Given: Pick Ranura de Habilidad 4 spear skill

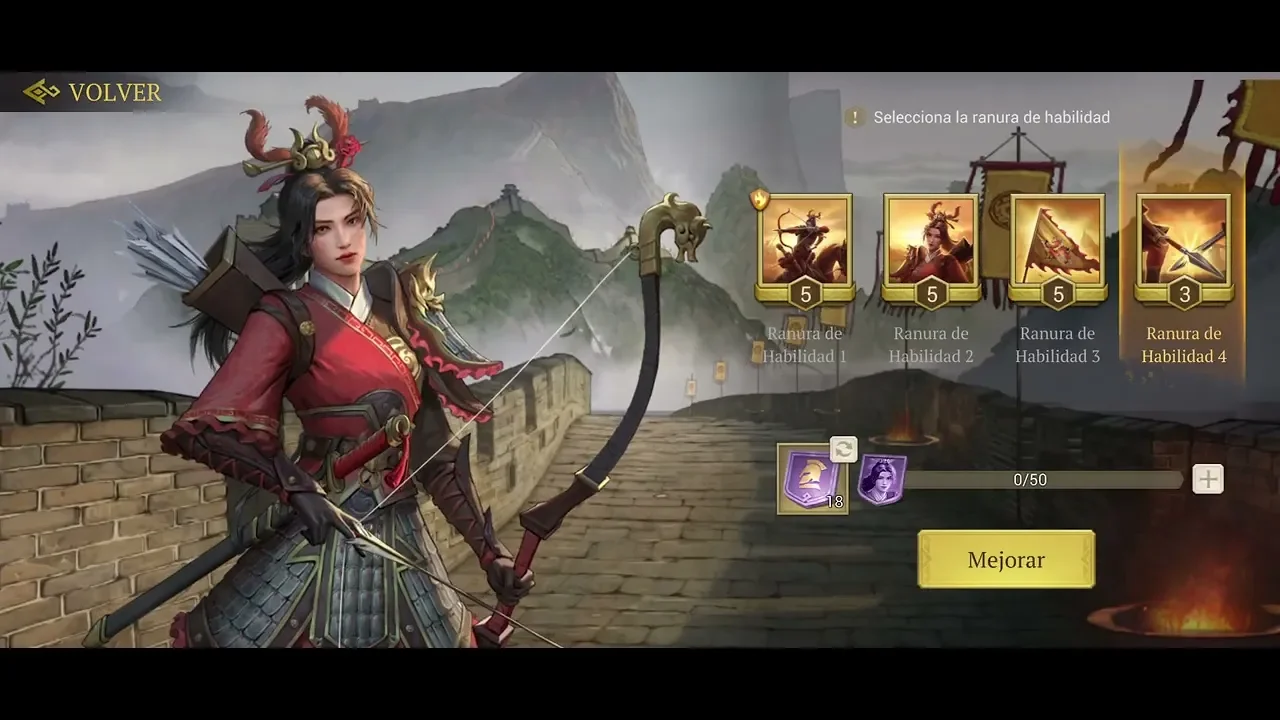Looking at the screenshot, I should coord(1184,242).
